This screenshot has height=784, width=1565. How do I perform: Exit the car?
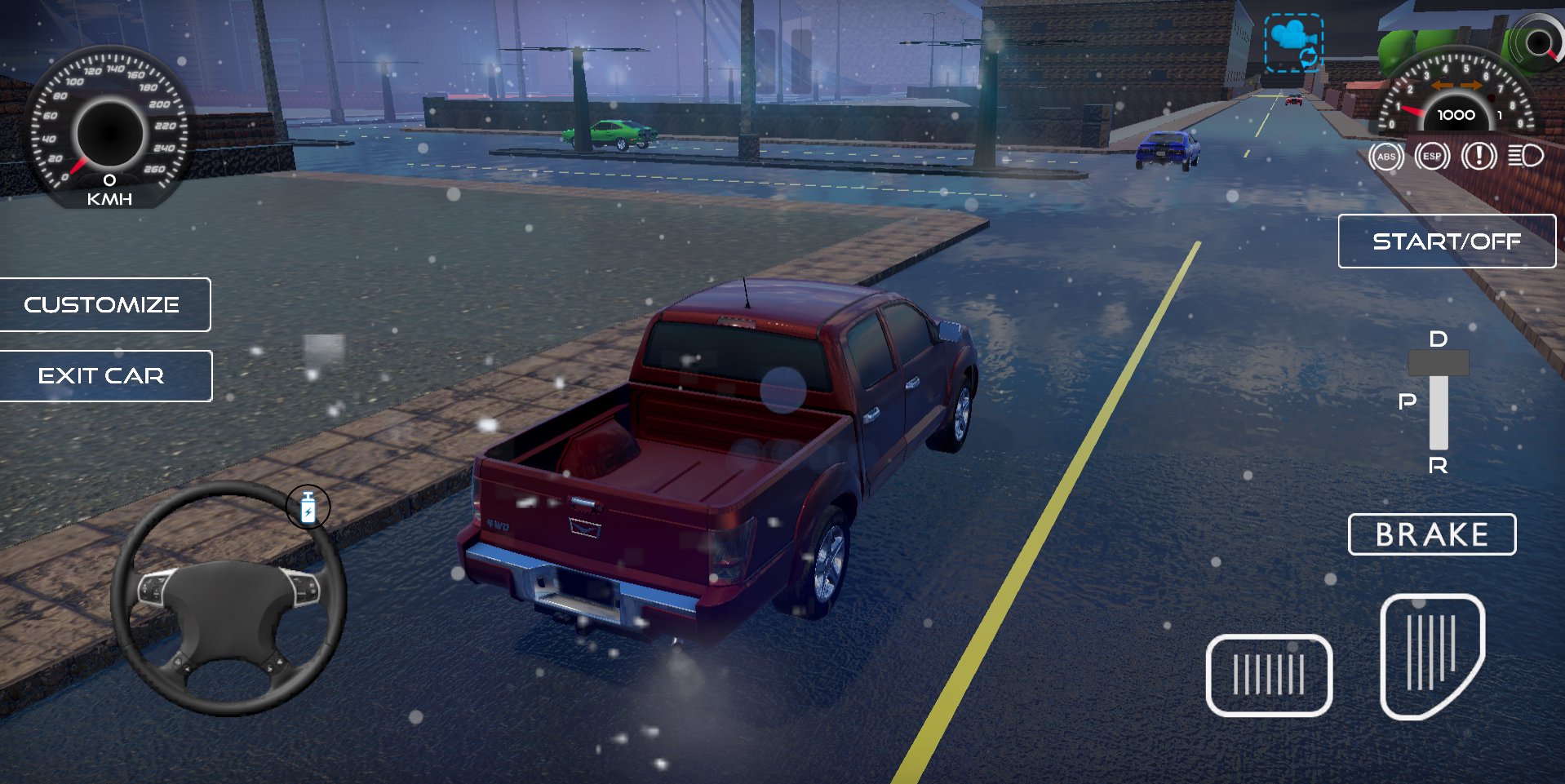102,375
